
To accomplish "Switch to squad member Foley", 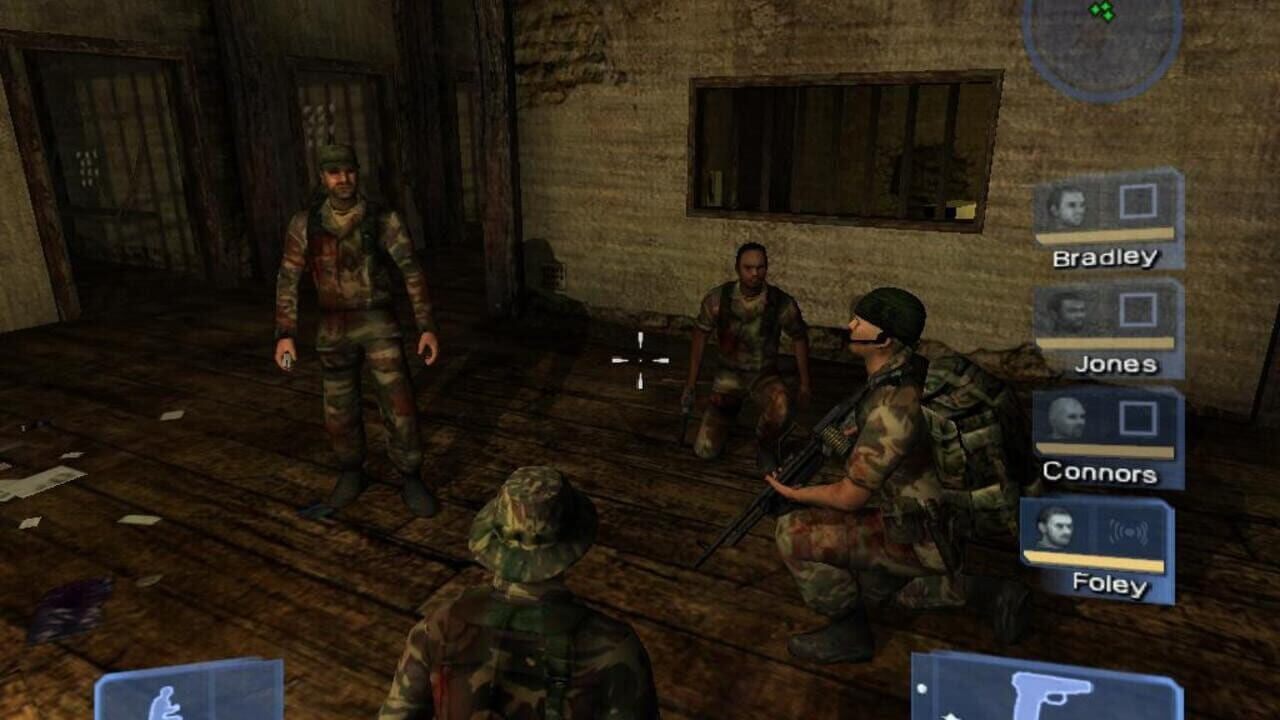I will [1096, 548].
